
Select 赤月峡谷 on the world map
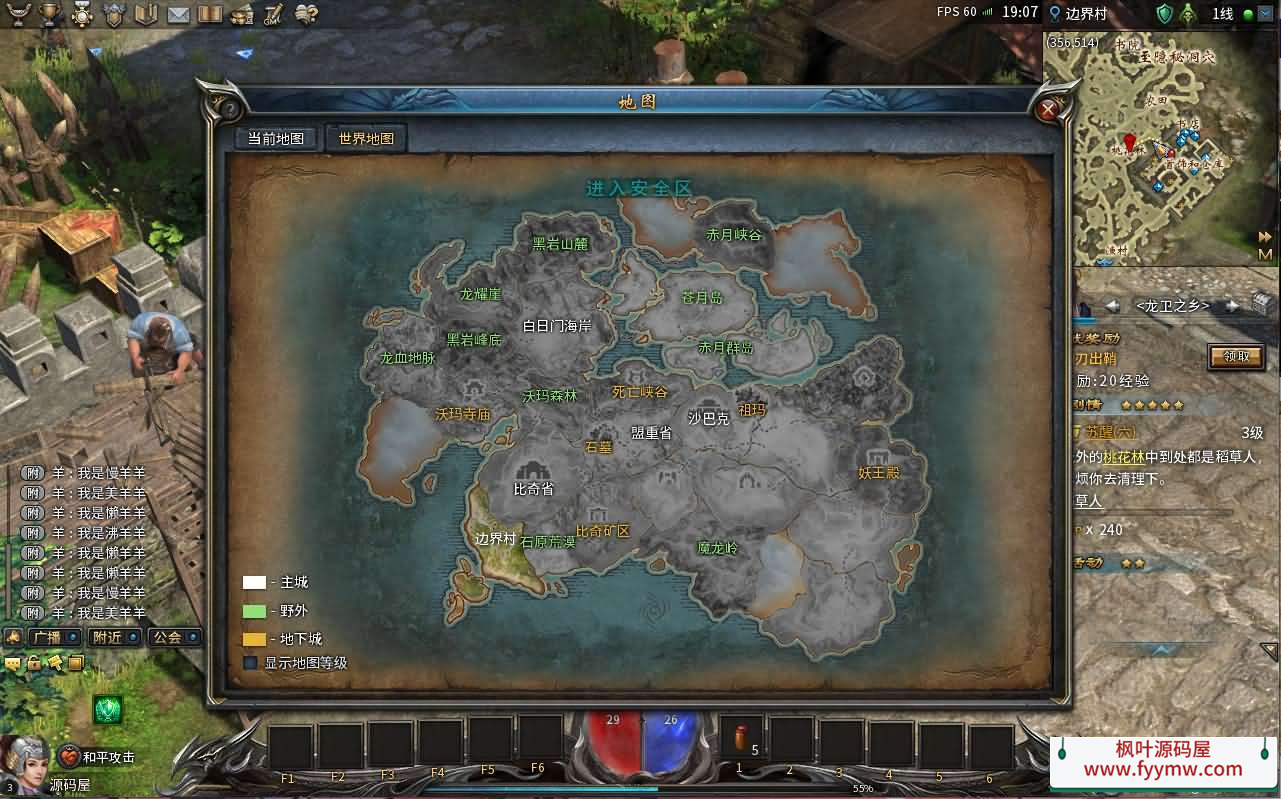734,235
